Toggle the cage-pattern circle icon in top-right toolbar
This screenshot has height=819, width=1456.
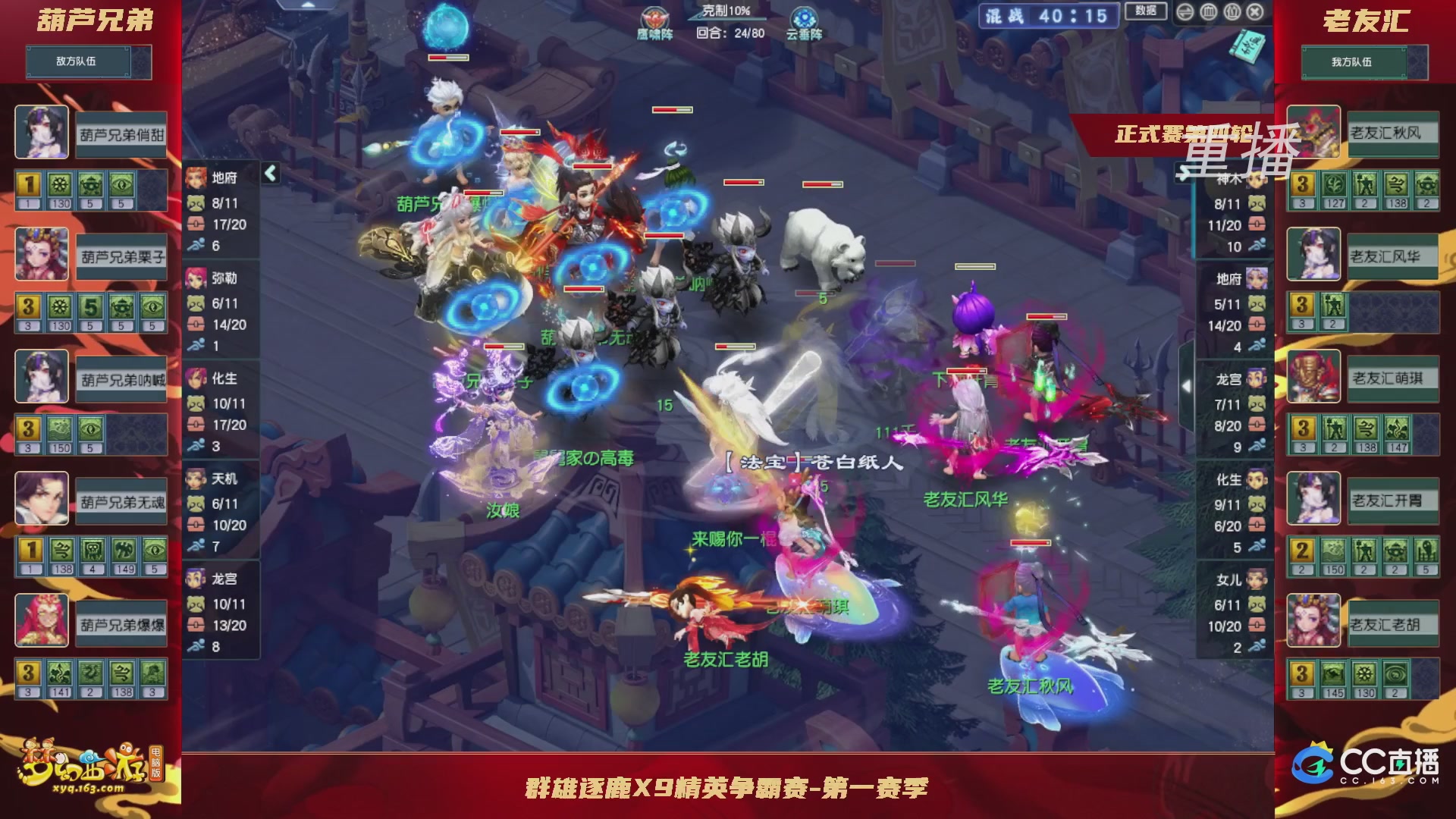pos(1208,12)
